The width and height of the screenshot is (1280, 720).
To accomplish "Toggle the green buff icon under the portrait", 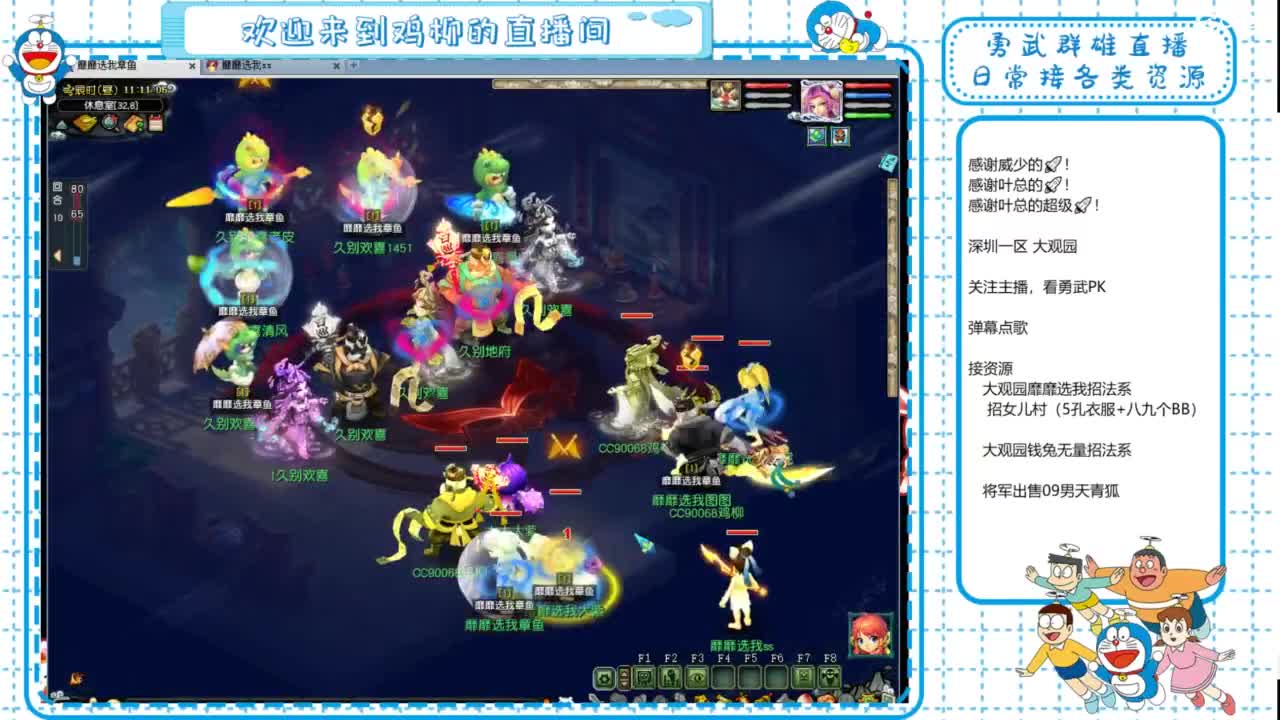I will tap(817, 136).
